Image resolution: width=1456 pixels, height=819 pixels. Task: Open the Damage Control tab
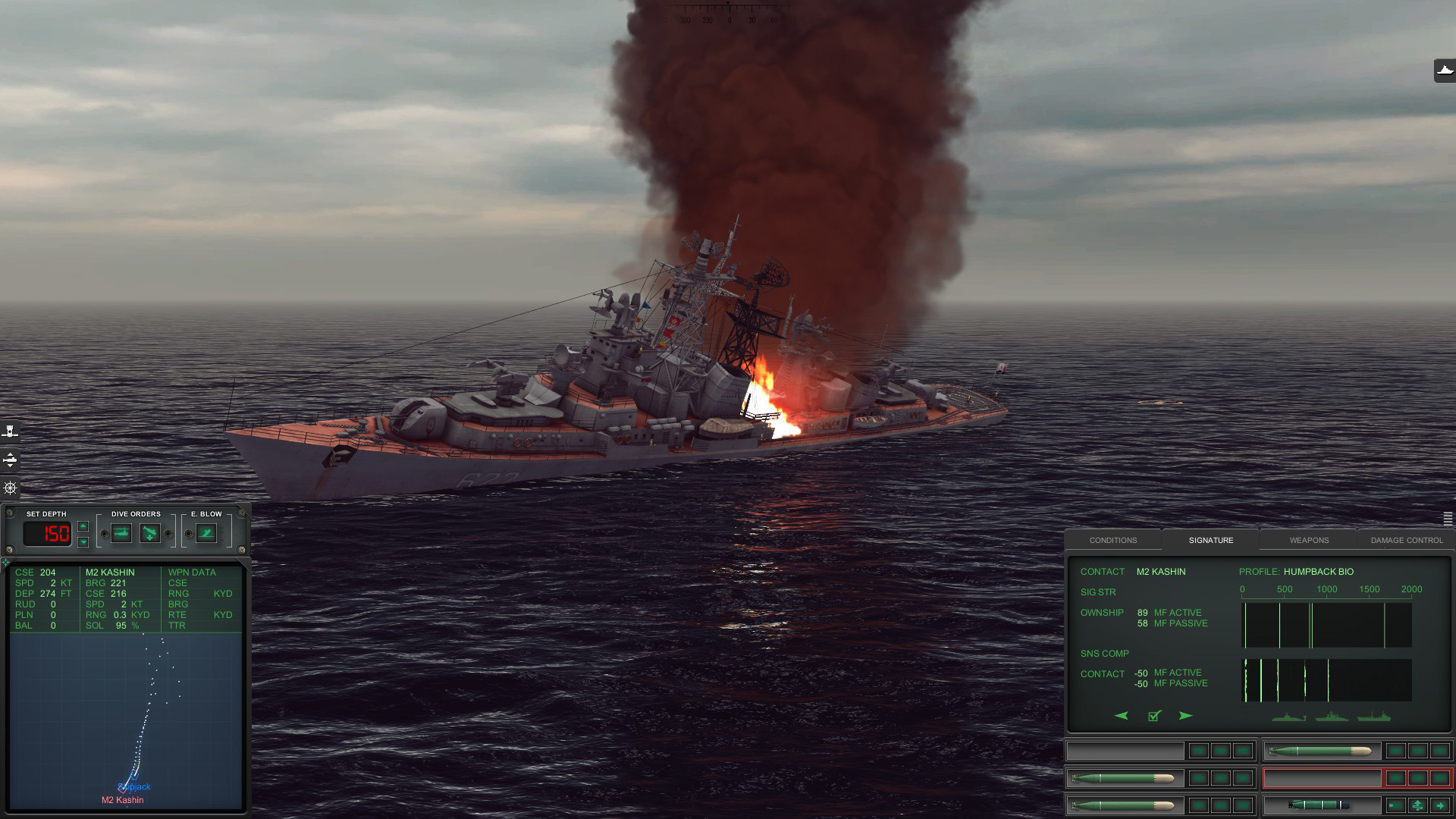coord(1406,540)
